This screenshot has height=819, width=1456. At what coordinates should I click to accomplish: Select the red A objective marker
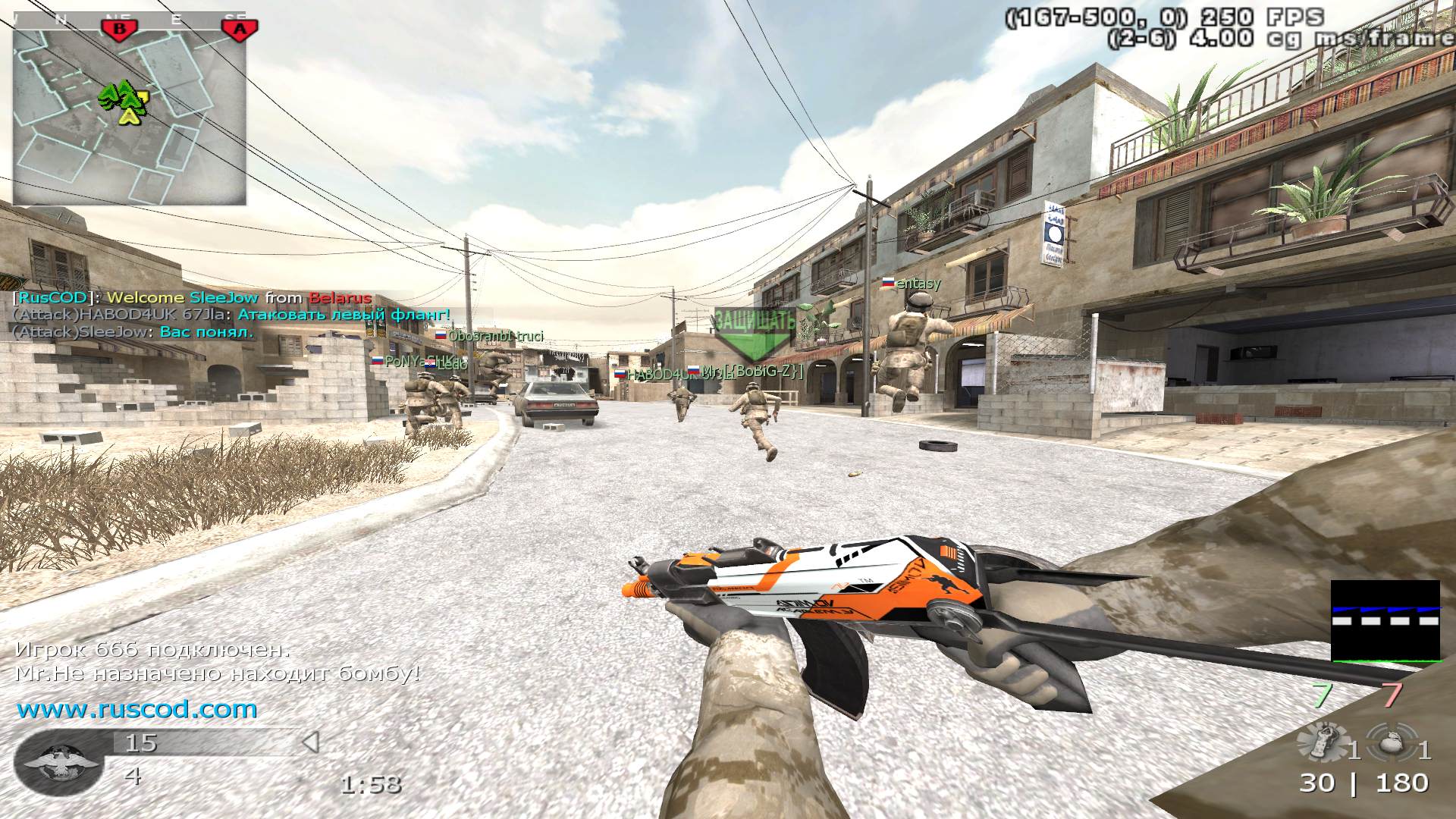[x=240, y=29]
